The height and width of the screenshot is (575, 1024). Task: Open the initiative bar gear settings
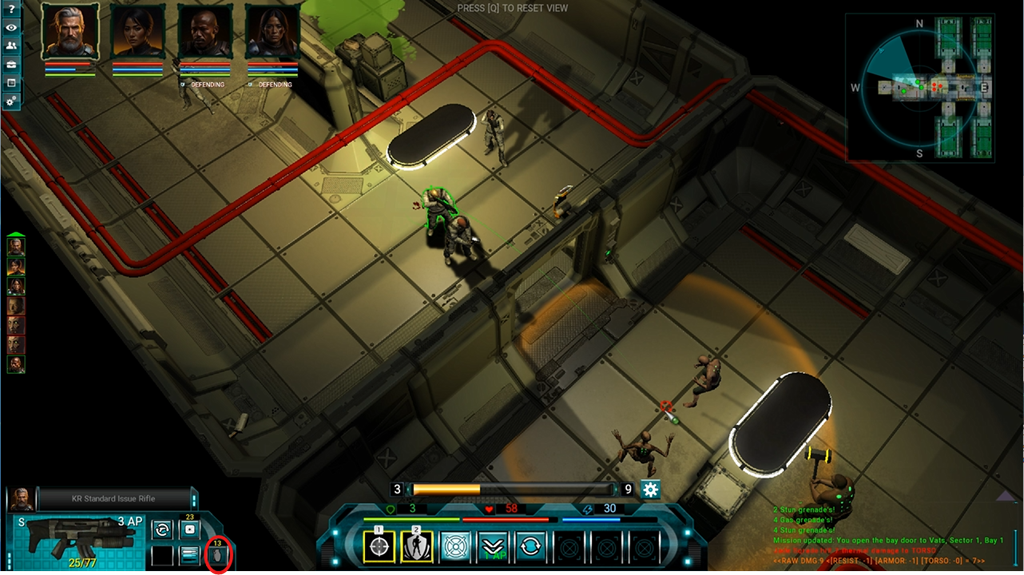click(x=651, y=490)
